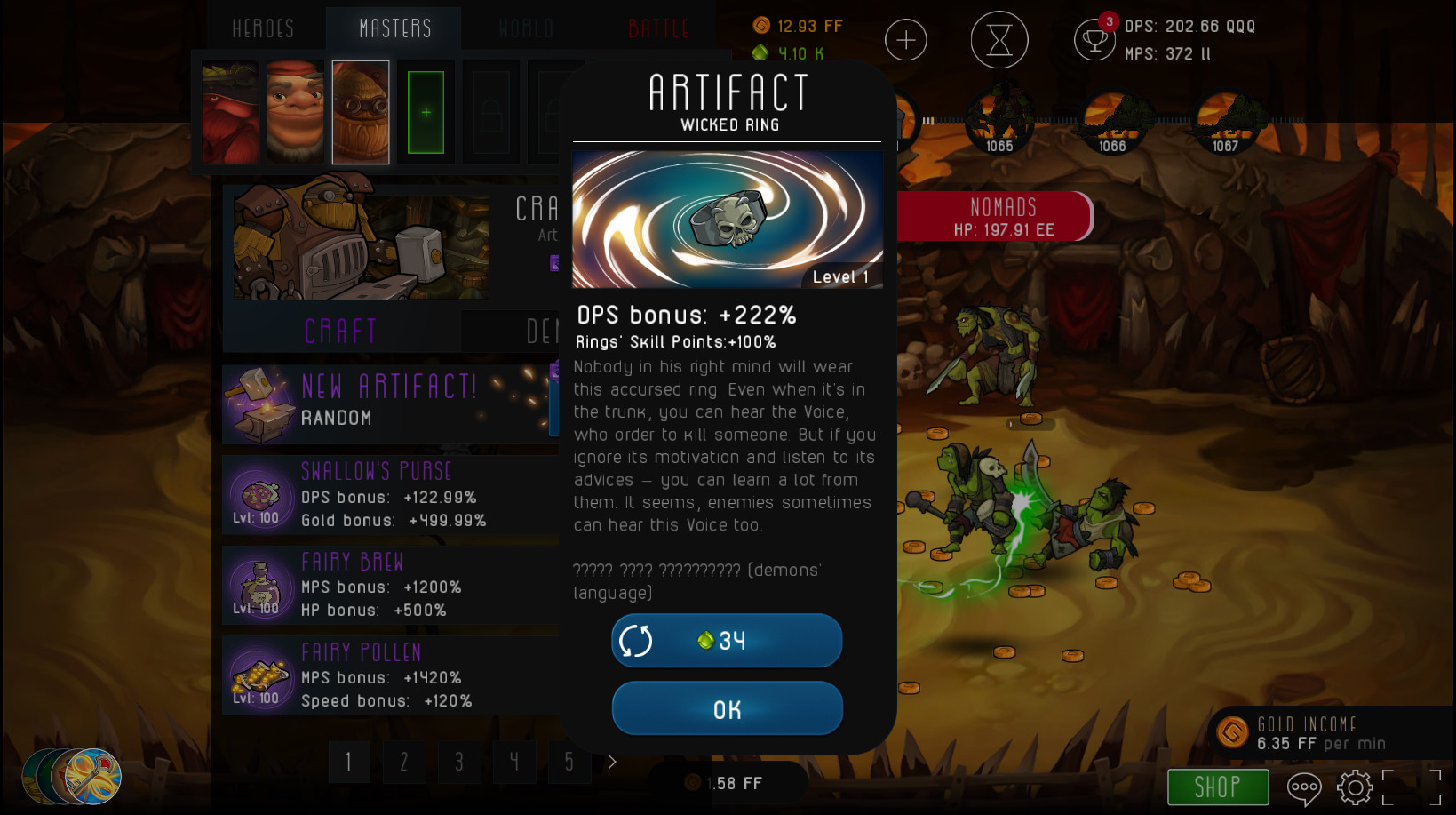The height and width of the screenshot is (815, 1456).
Task: Click the Fairy Pollen artifact icon
Action: pyautogui.click(x=258, y=675)
